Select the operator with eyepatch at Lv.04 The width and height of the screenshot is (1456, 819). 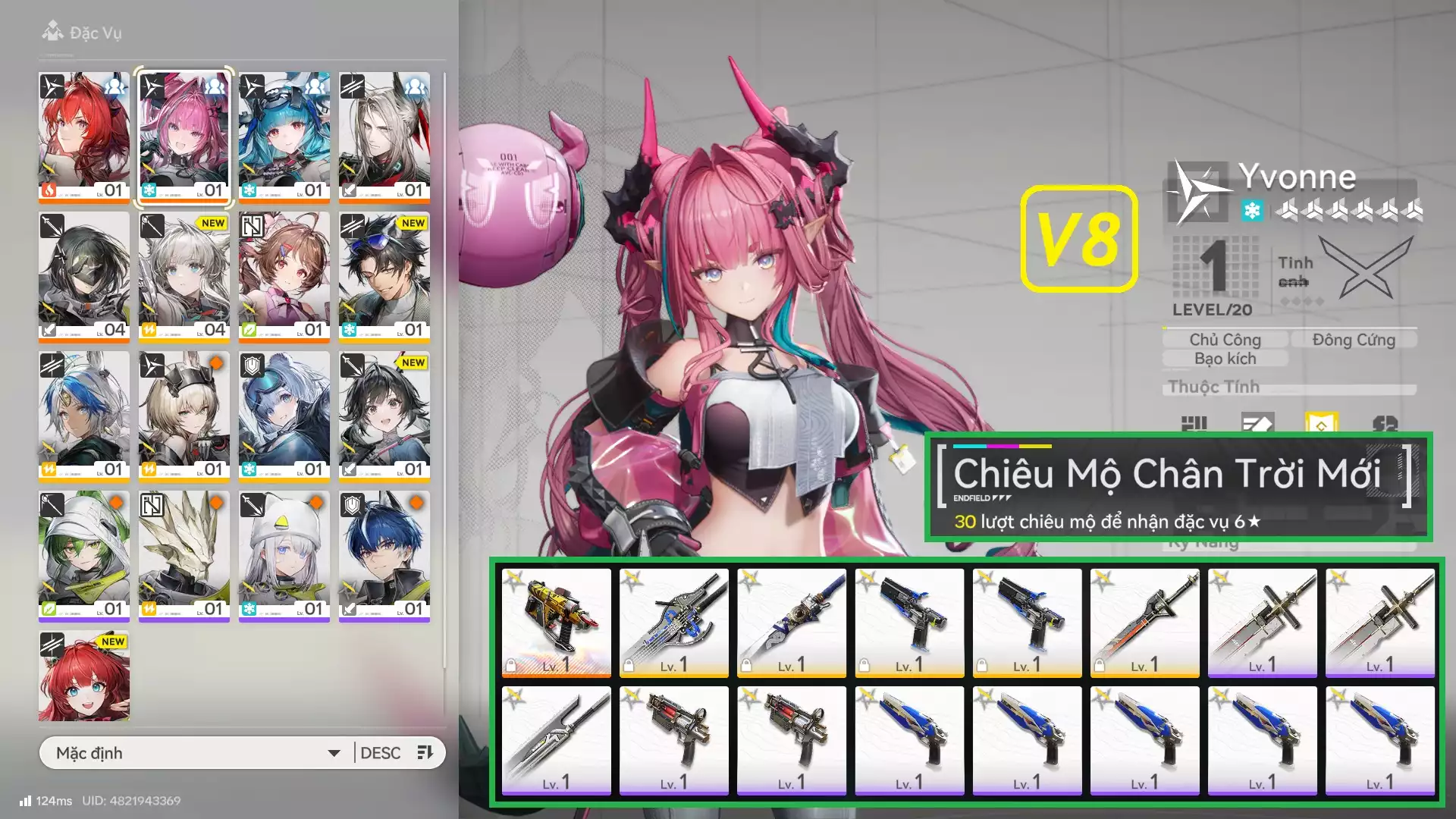click(x=84, y=275)
